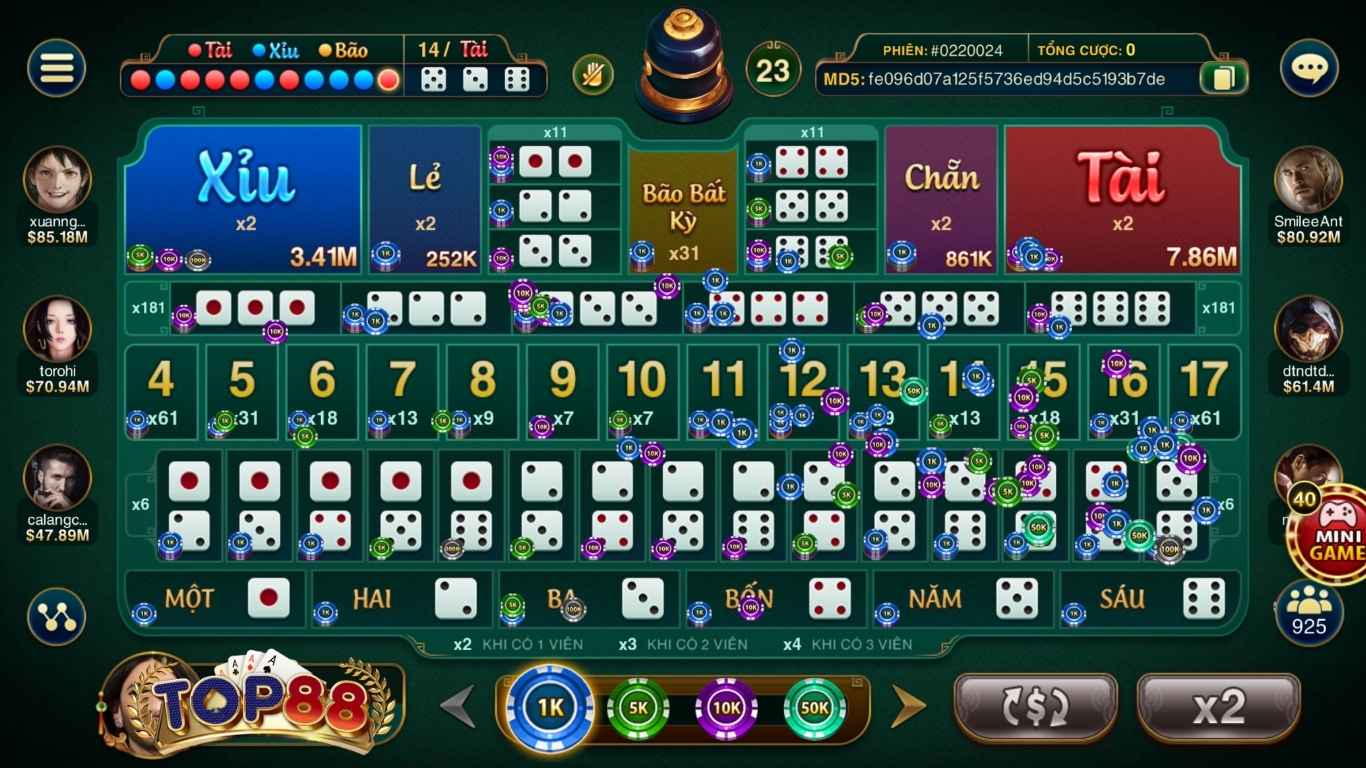Open the hamburger menu
The width and height of the screenshot is (1366, 768).
pyautogui.click(x=56, y=68)
